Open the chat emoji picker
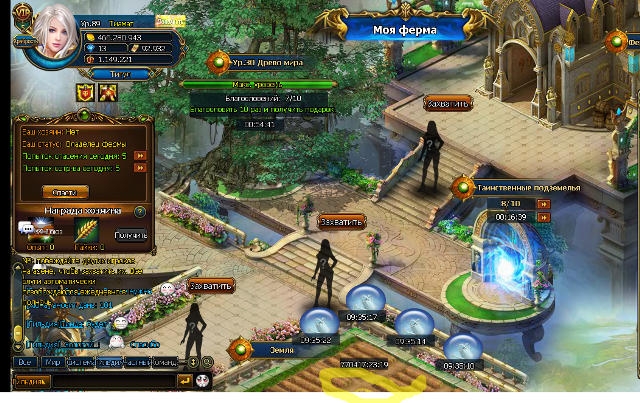640x403 pixels. point(202,381)
